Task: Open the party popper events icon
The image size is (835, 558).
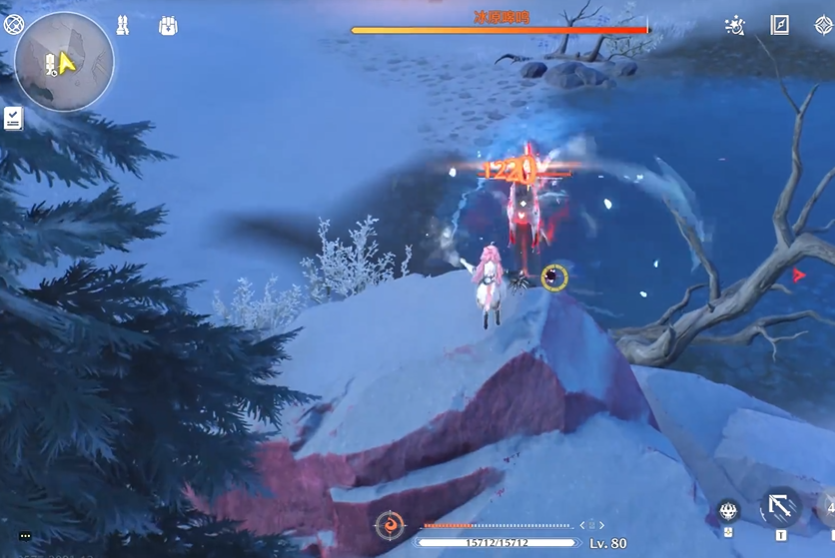Action: coord(735,26)
